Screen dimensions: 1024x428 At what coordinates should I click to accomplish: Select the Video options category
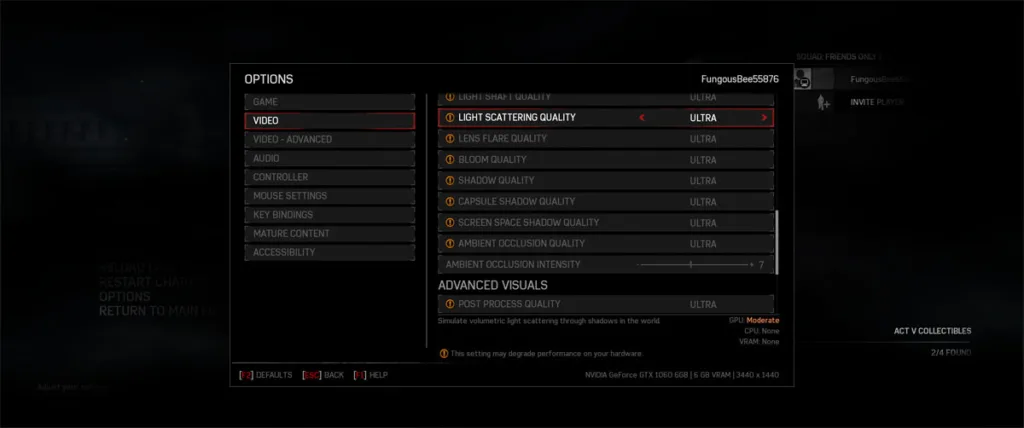click(329, 121)
